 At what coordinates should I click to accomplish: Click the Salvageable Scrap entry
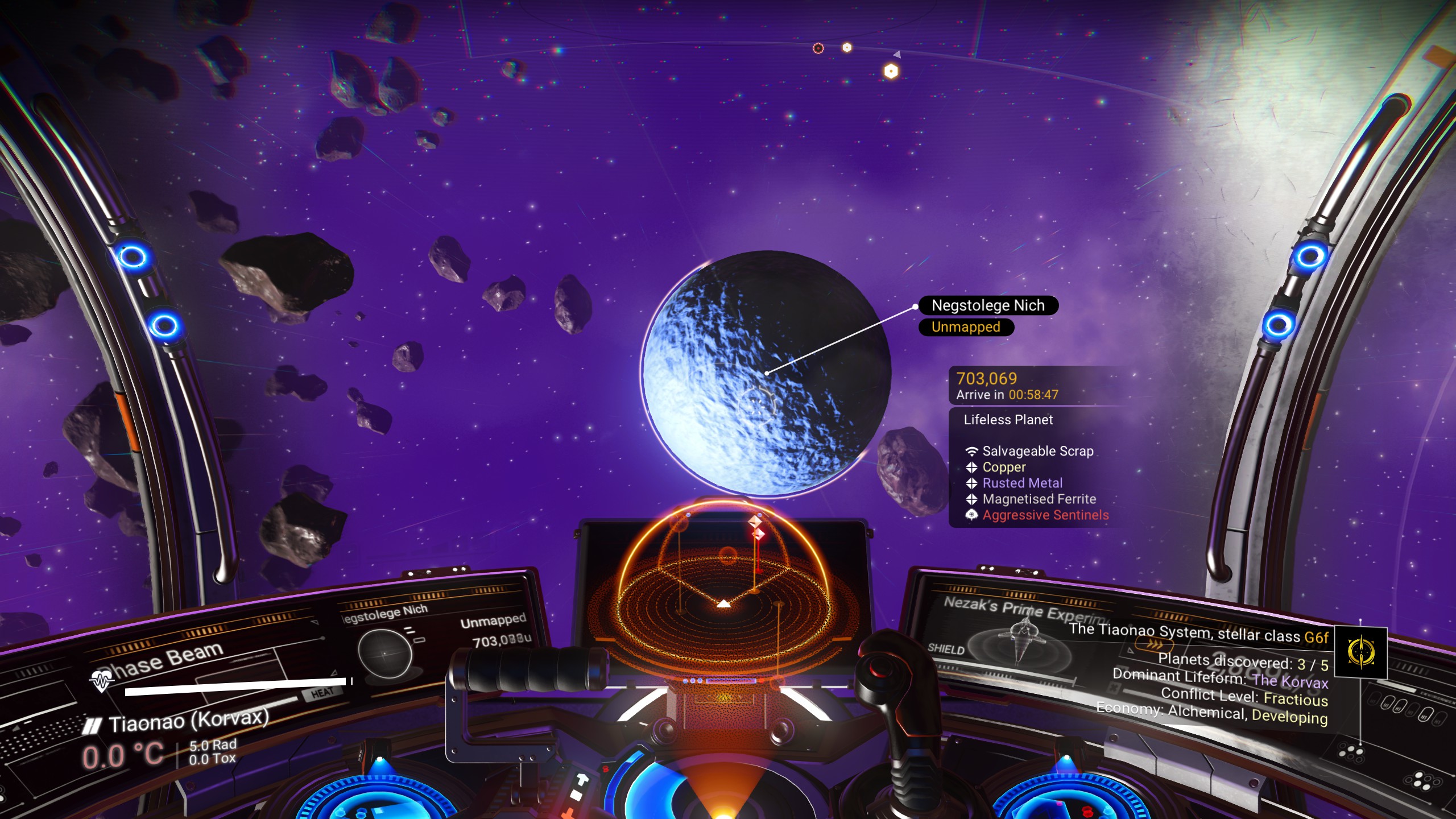[1037, 451]
